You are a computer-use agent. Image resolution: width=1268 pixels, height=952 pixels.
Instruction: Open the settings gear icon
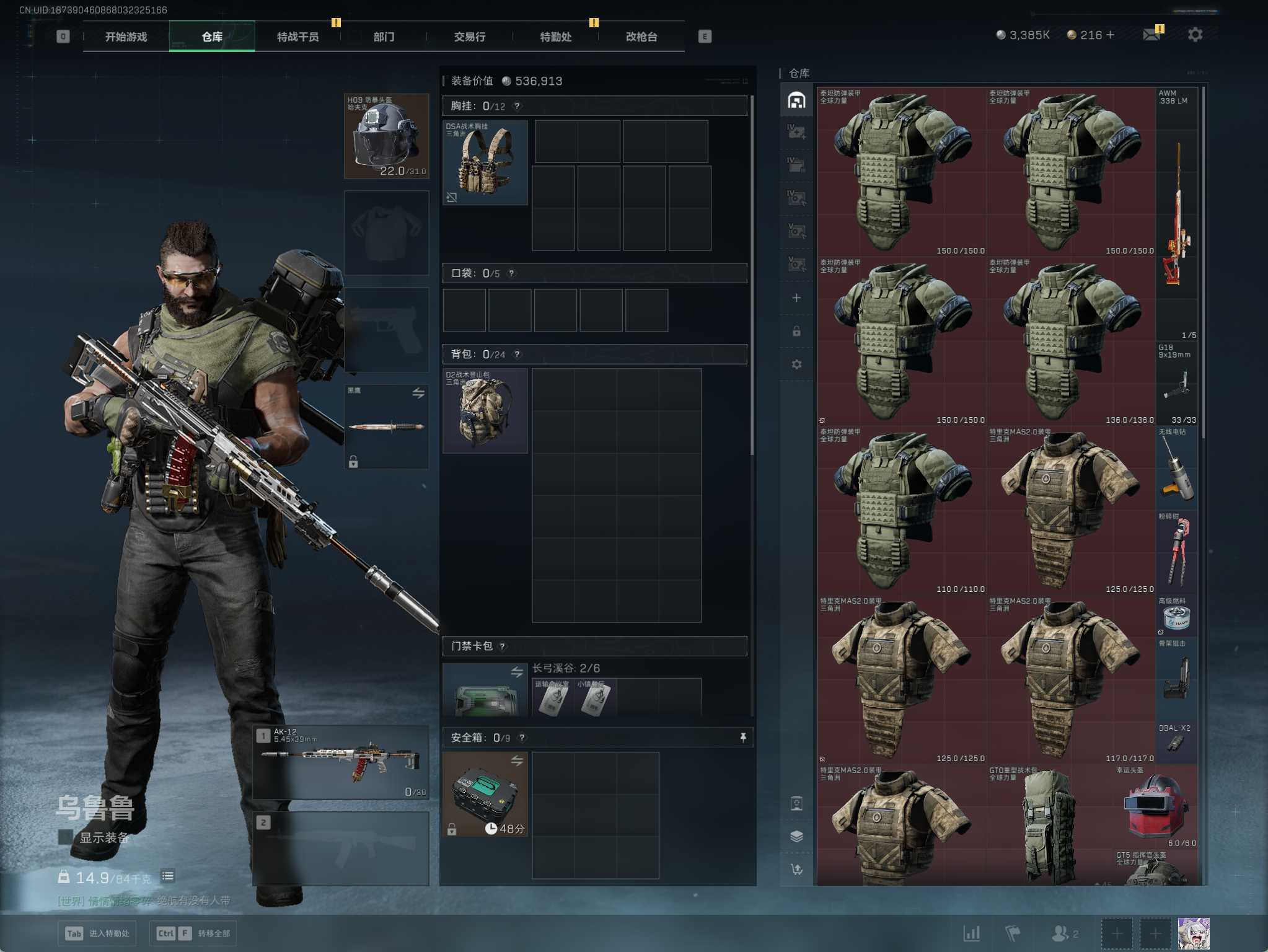click(1195, 35)
